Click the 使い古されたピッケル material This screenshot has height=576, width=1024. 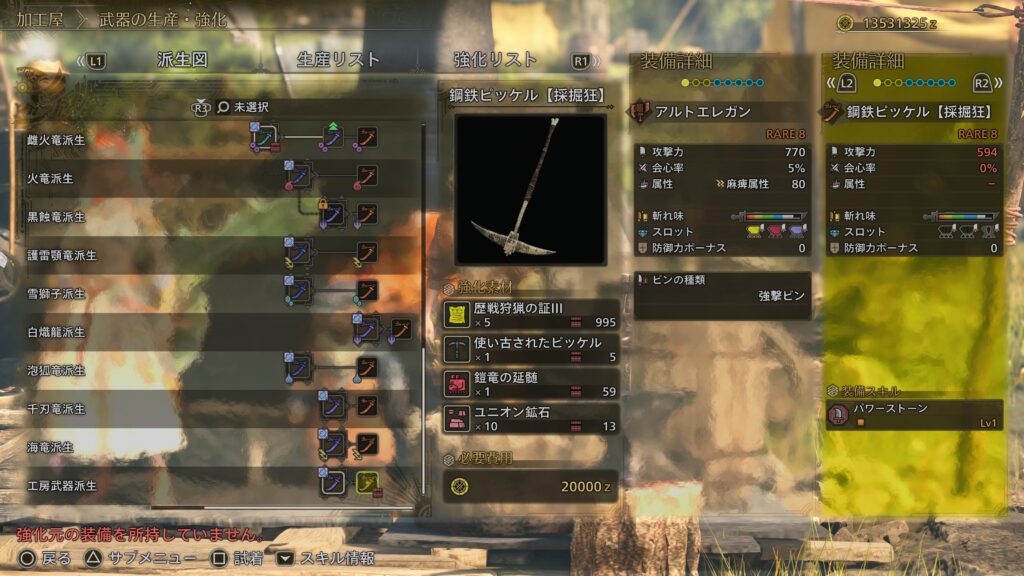point(530,349)
